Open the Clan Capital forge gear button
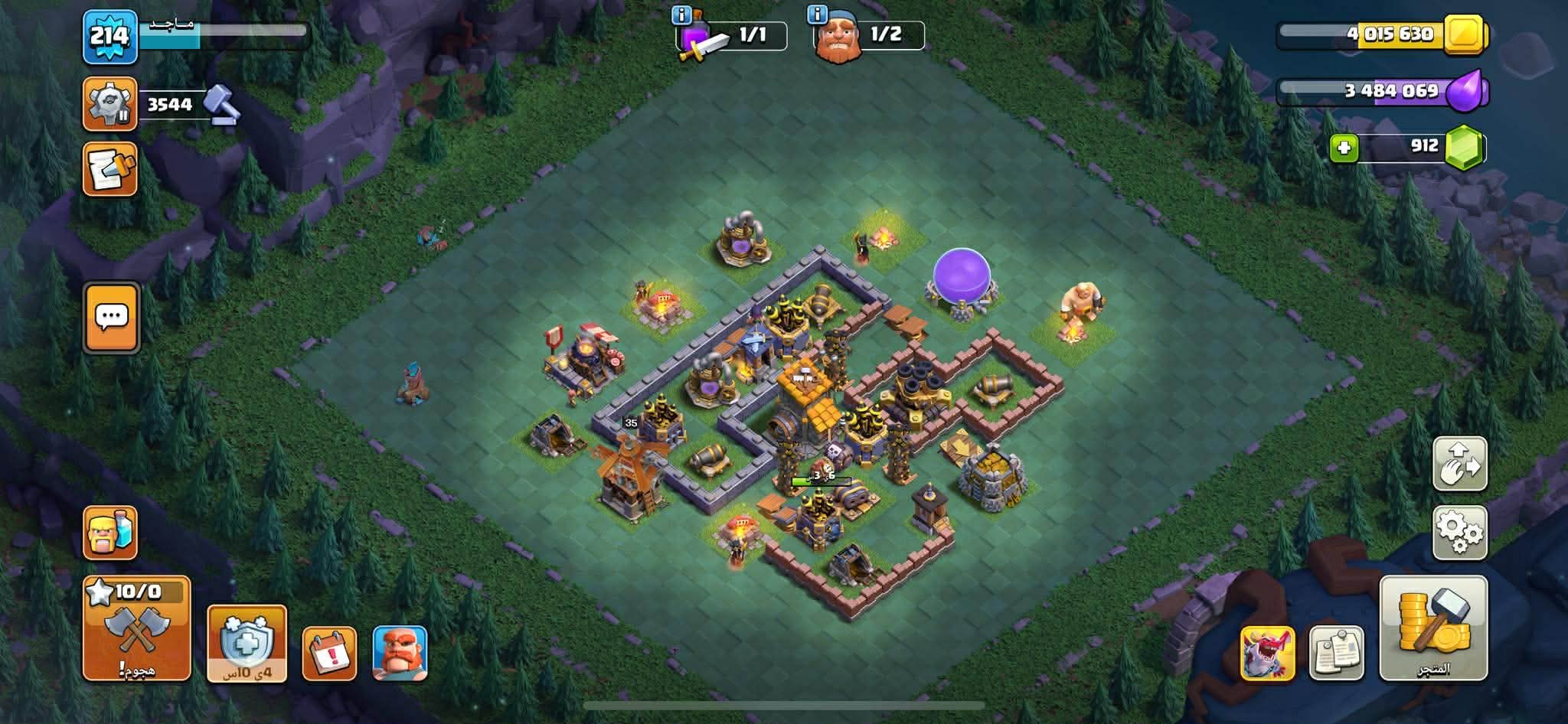 click(109, 103)
